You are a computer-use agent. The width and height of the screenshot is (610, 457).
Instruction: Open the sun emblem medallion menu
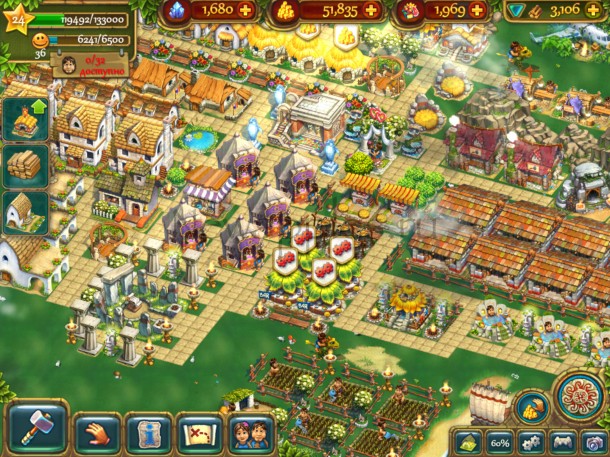pos(578,397)
